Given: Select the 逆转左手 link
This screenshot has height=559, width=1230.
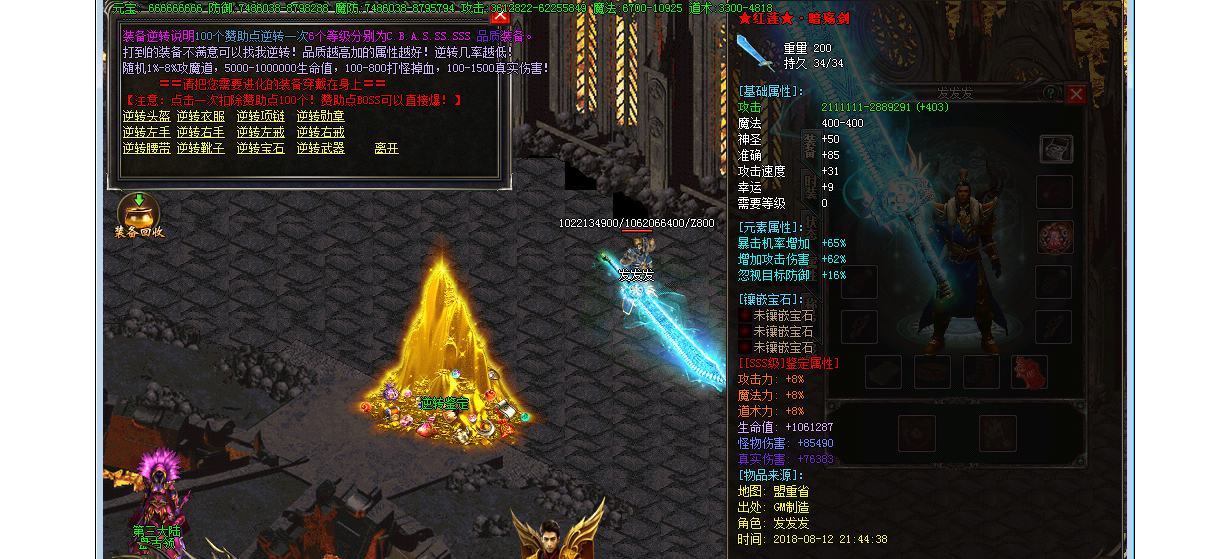Looking at the screenshot, I should coord(146,132).
